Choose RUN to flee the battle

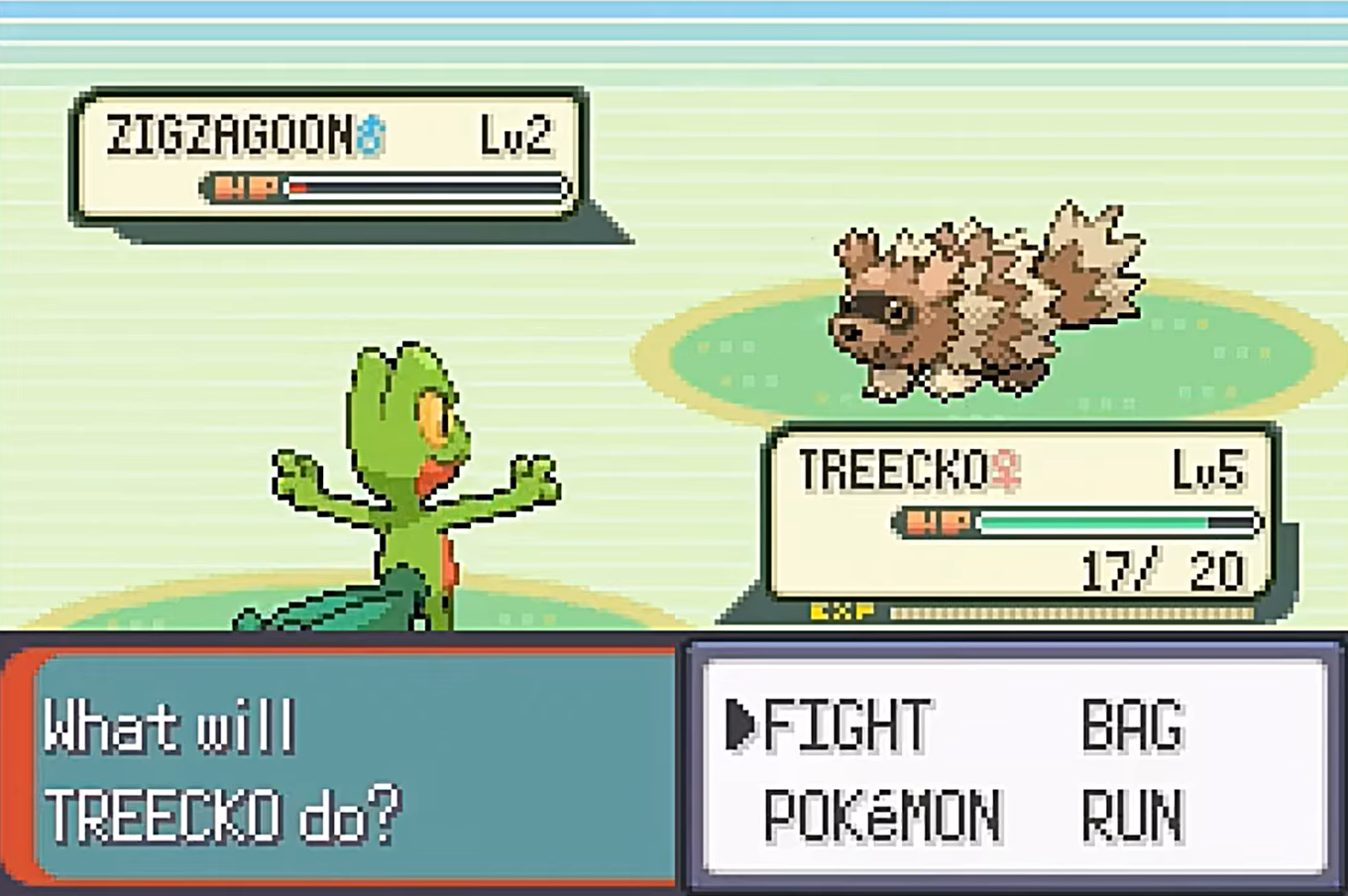pos(1132,816)
